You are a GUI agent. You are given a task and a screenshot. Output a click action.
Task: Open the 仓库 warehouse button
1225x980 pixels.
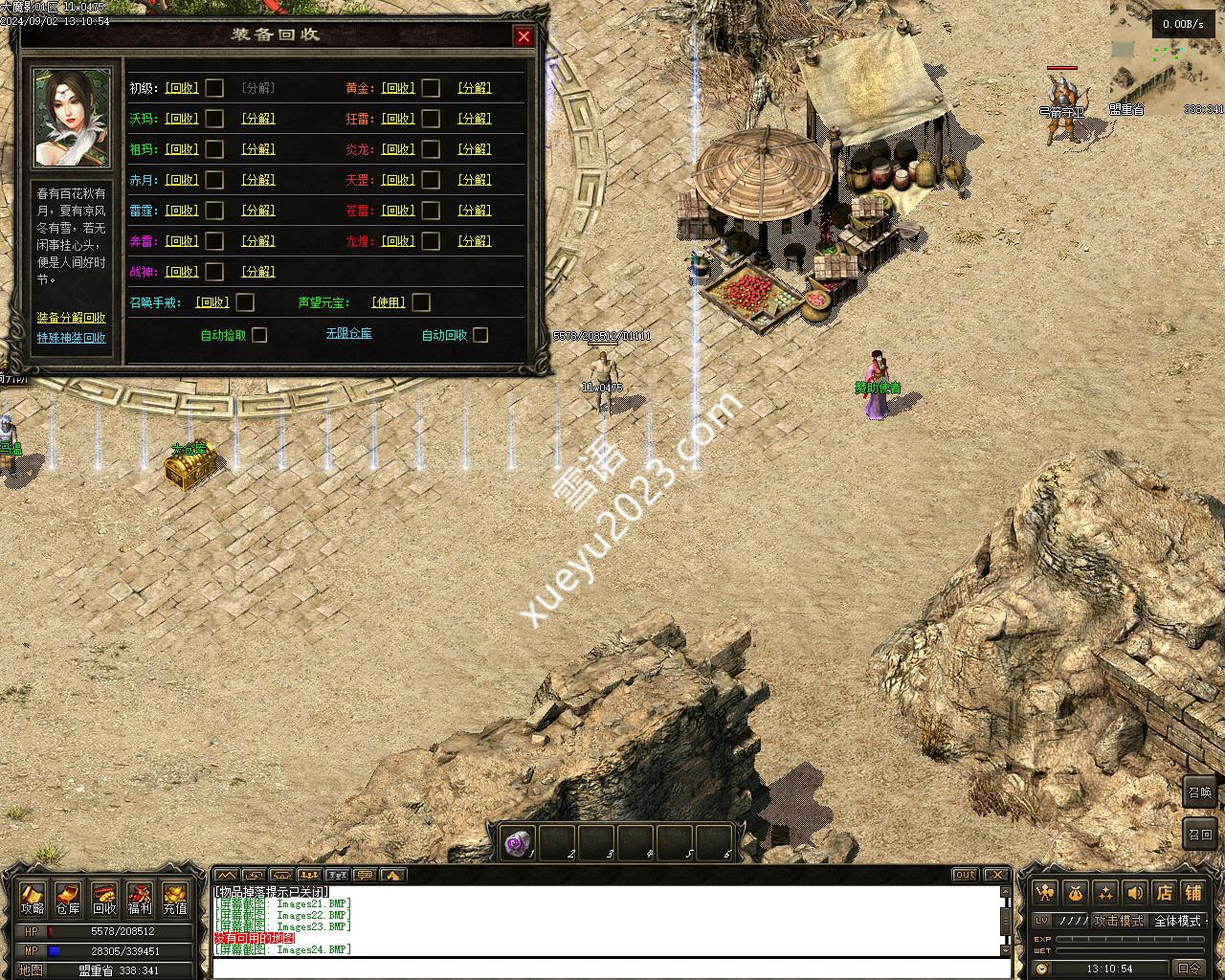(68, 900)
